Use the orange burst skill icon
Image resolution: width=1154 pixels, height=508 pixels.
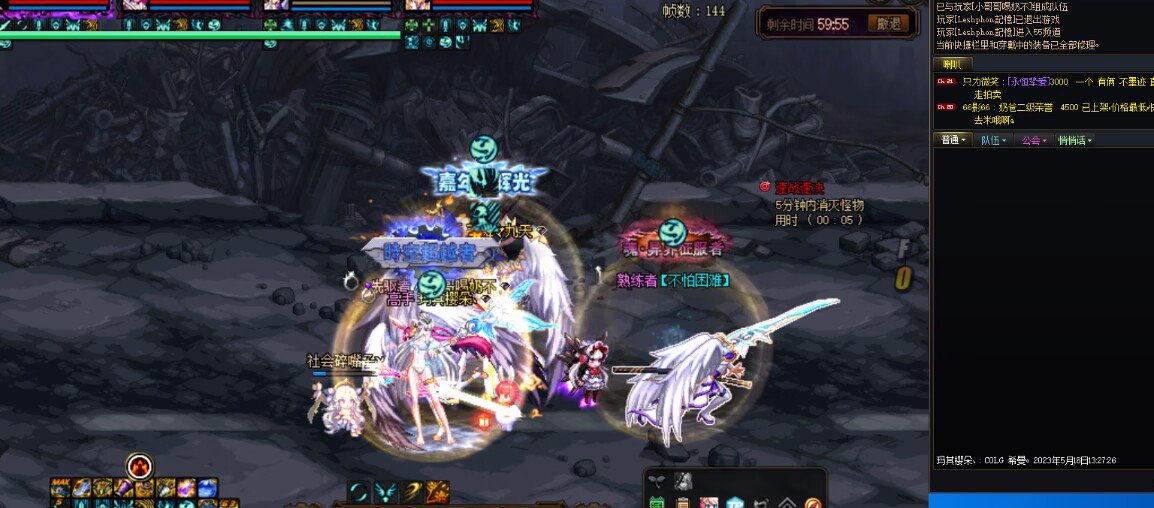click(438, 491)
